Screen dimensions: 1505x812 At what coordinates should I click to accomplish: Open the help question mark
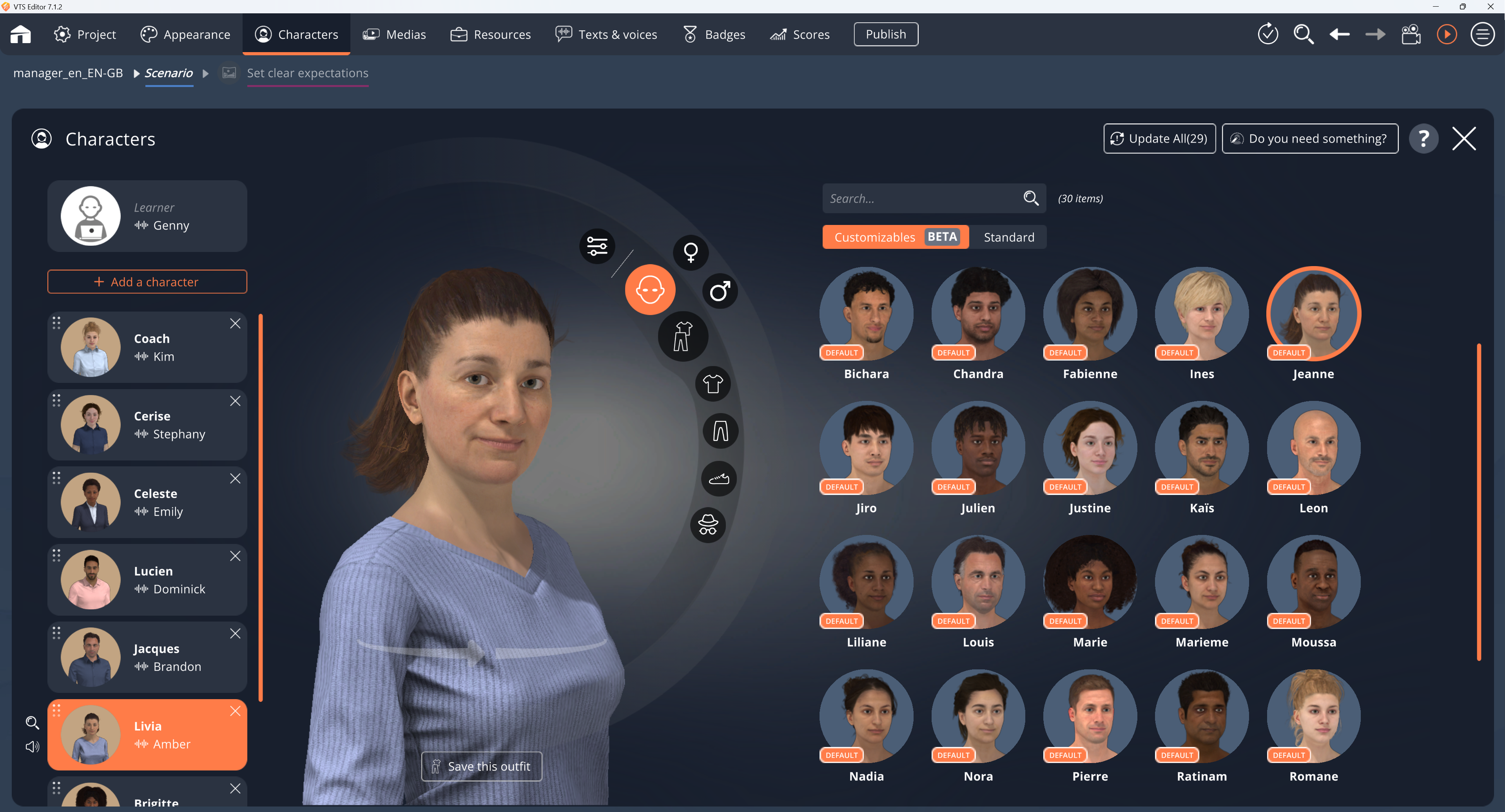(x=1423, y=138)
